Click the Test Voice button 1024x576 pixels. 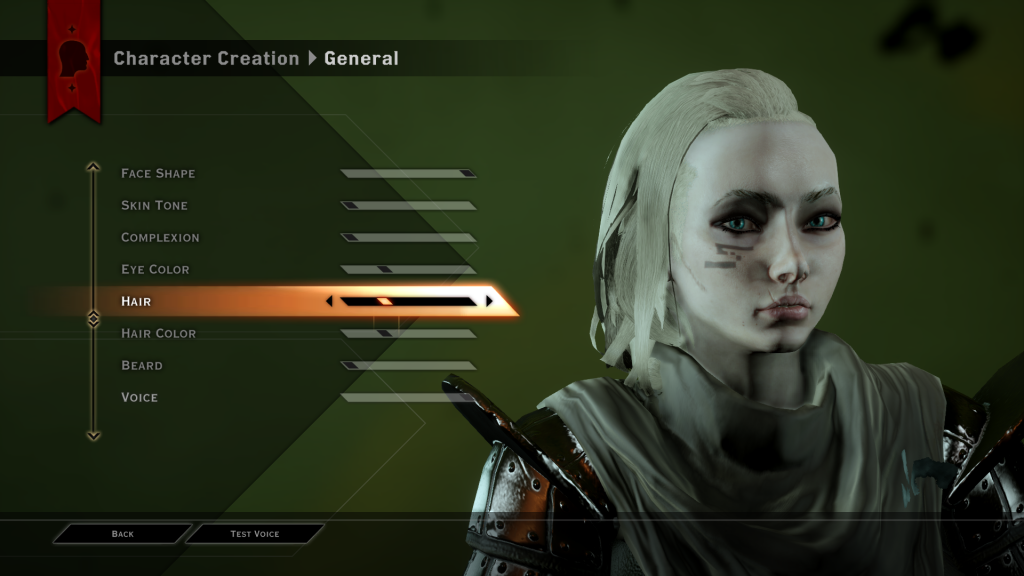(255, 534)
